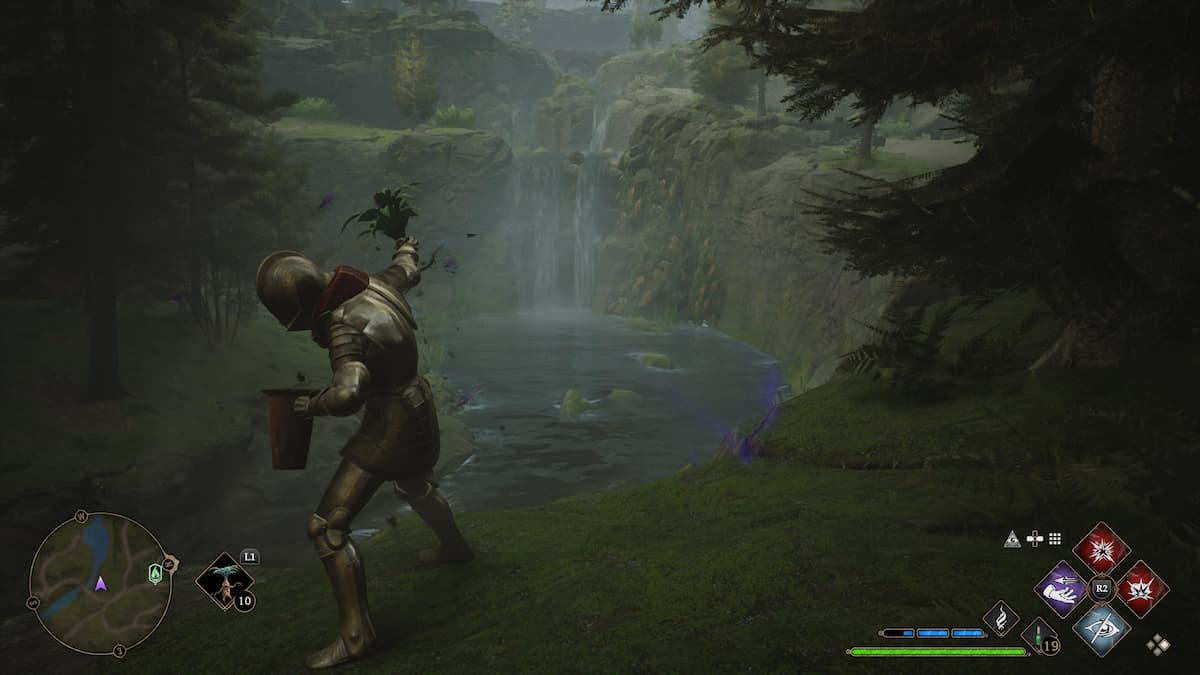Use the Mandrake item slot

coord(224,581)
